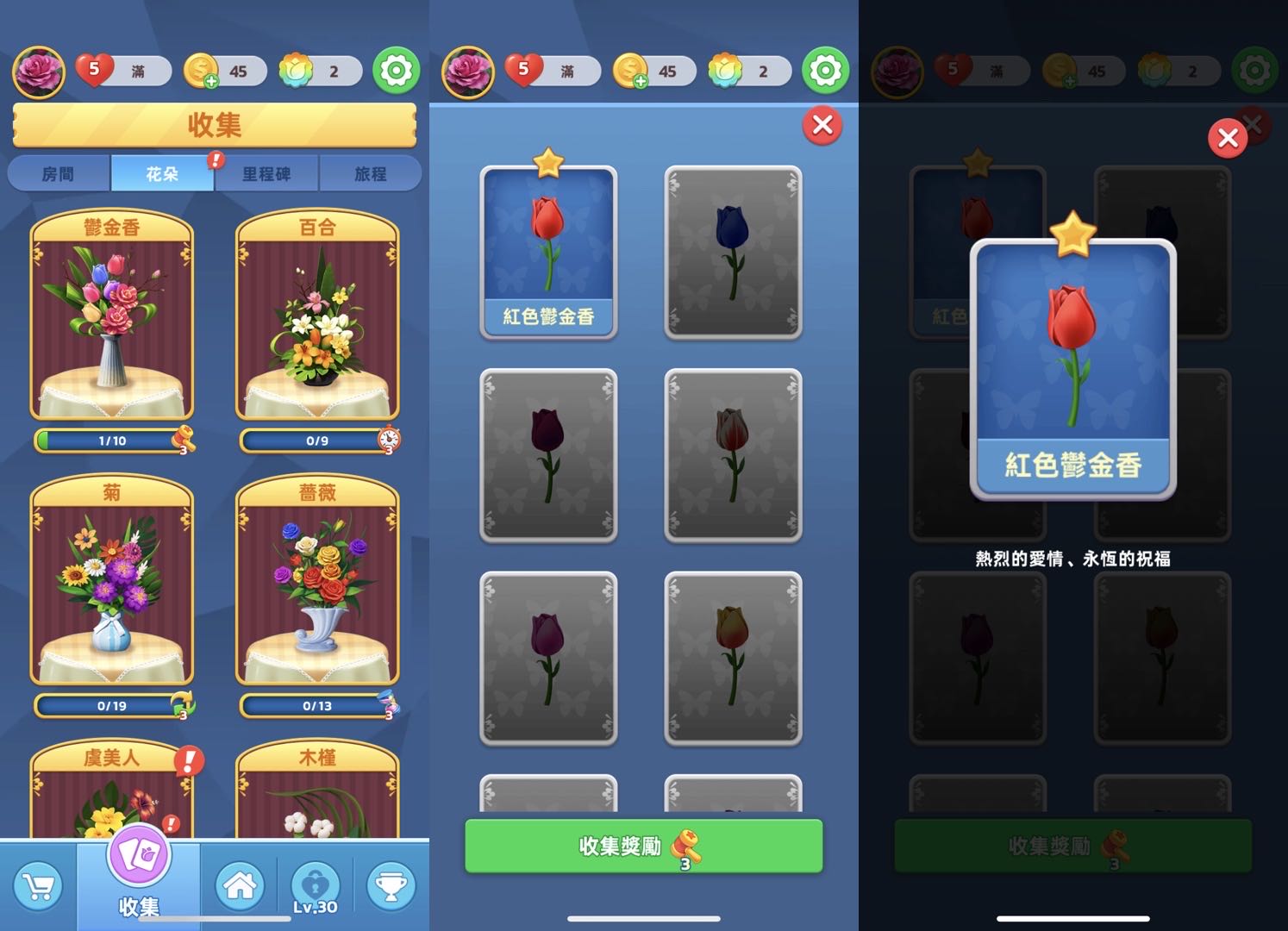Close the enlarged 紅色鬱金香 card popup
Image resolution: width=1288 pixels, height=931 pixels.
pyautogui.click(x=1228, y=138)
